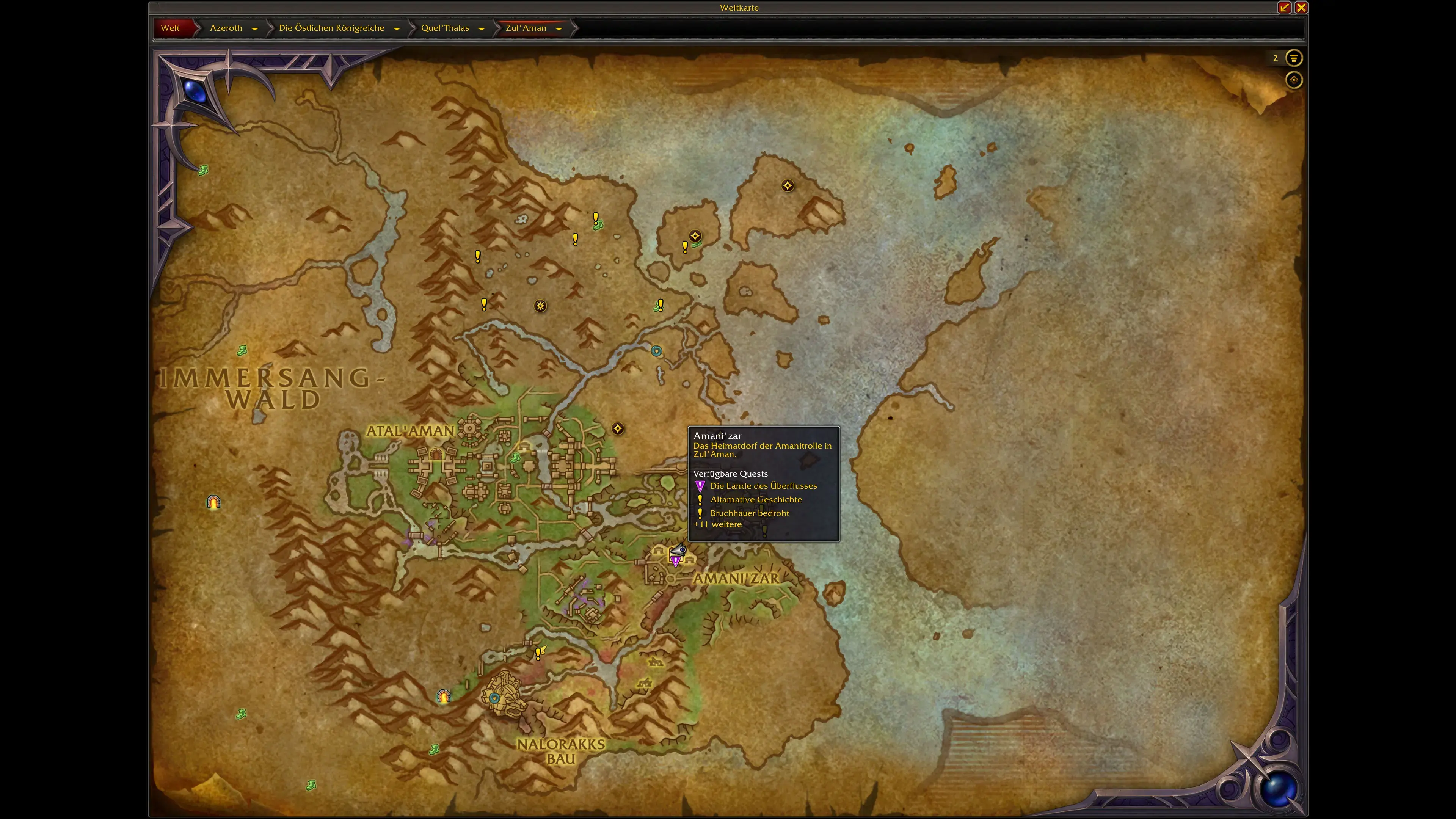This screenshot has height=819, width=1456.
Task: Select the Zul'Aman breadcrumb
Action: tap(526, 28)
